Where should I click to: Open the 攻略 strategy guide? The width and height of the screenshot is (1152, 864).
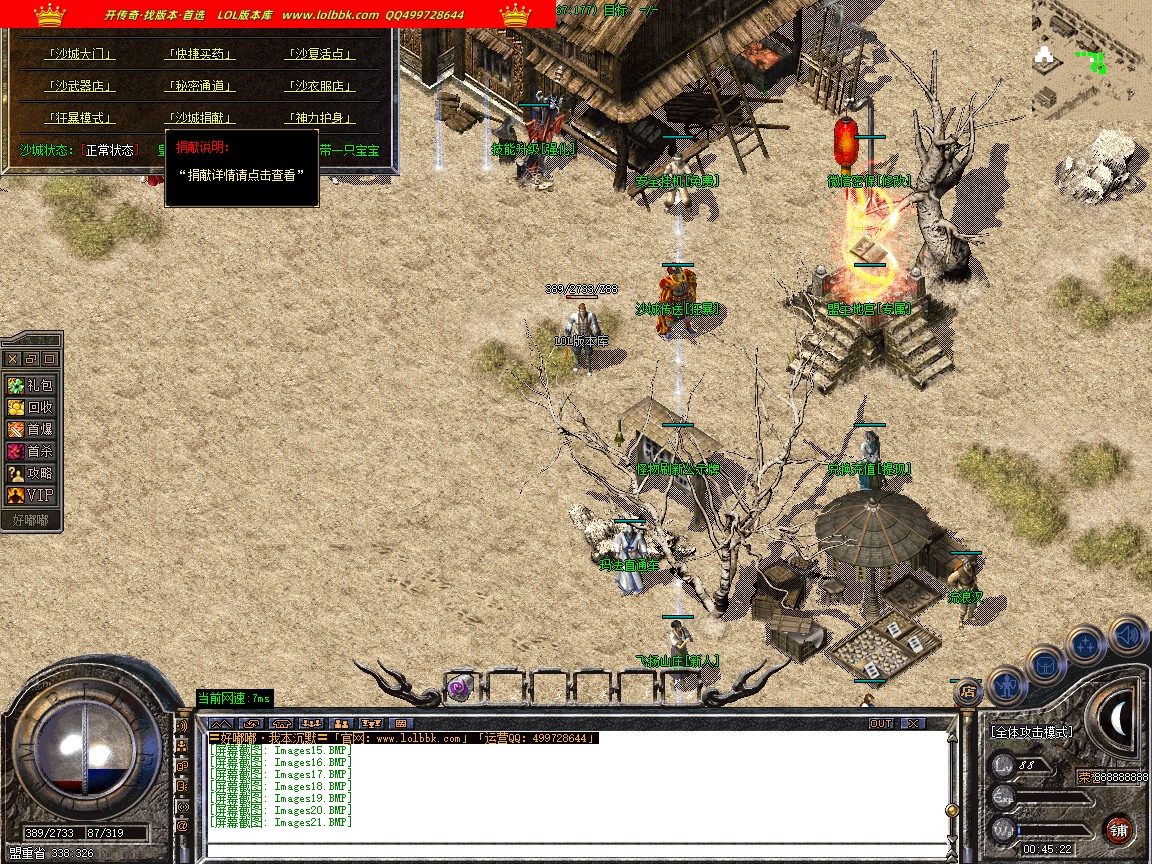[x=31, y=473]
